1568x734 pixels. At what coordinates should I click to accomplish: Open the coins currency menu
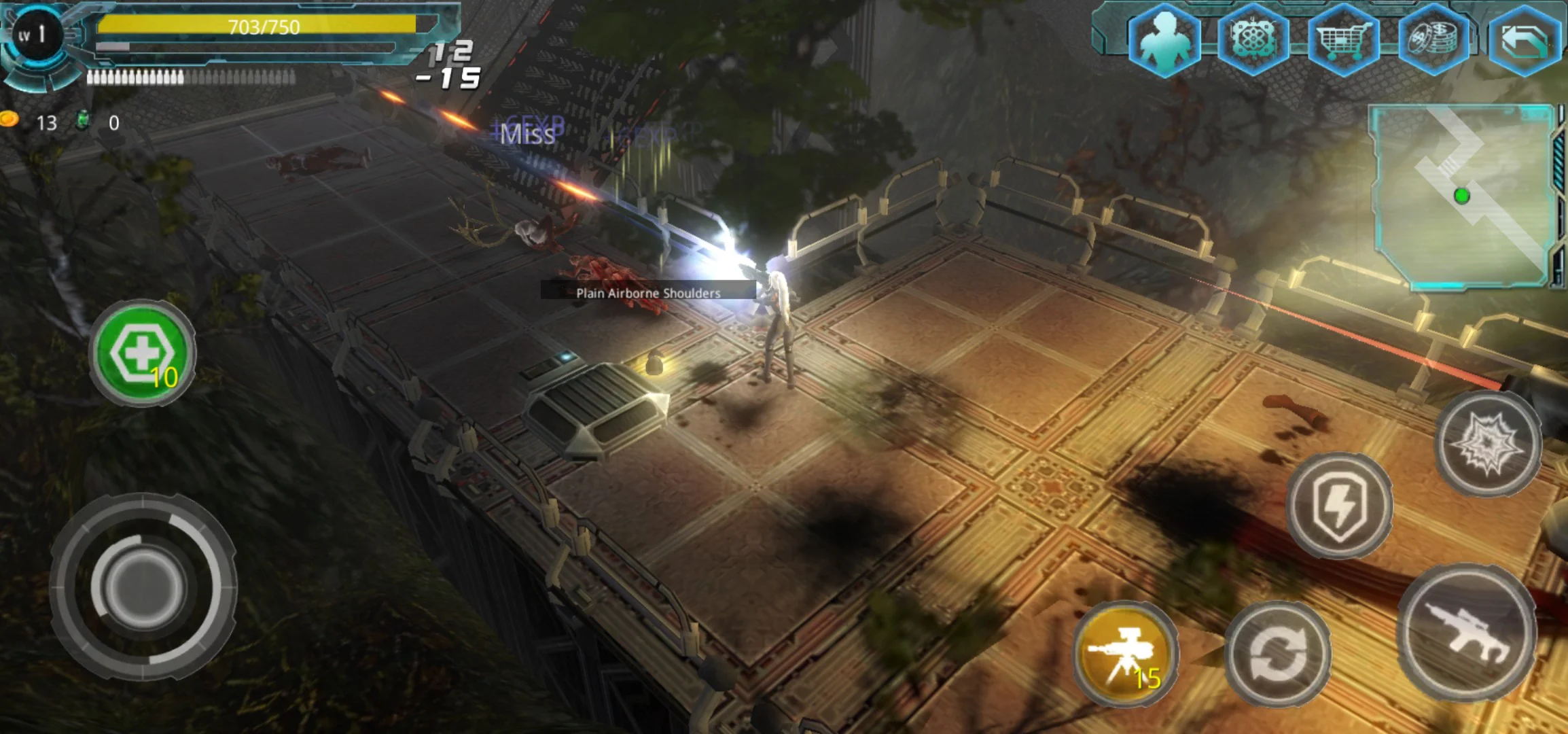tap(1432, 39)
